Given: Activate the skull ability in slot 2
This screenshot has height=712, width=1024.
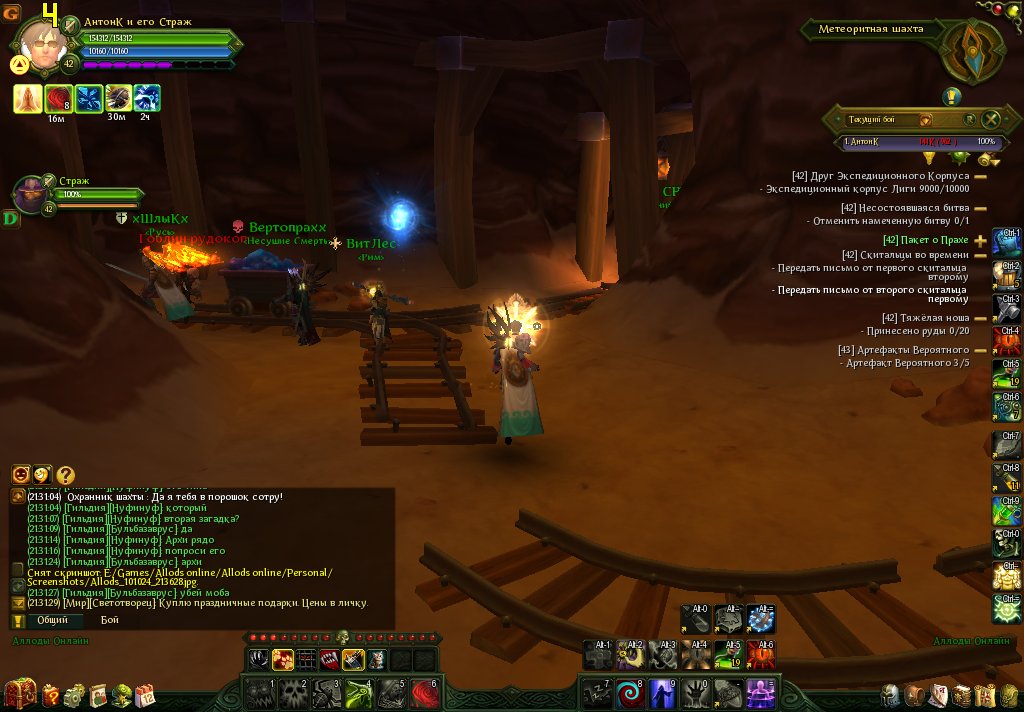Looking at the screenshot, I should coord(293,693).
